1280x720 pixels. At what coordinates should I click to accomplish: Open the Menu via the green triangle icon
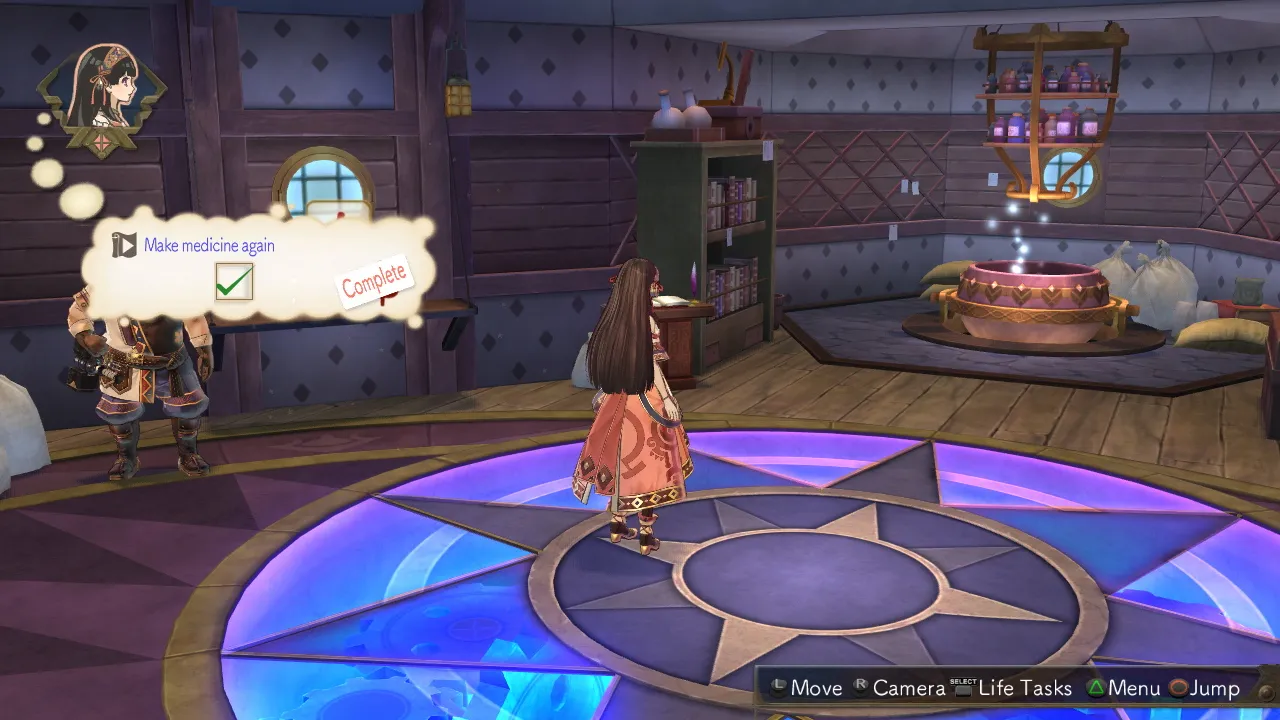[x=1097, y=688]
